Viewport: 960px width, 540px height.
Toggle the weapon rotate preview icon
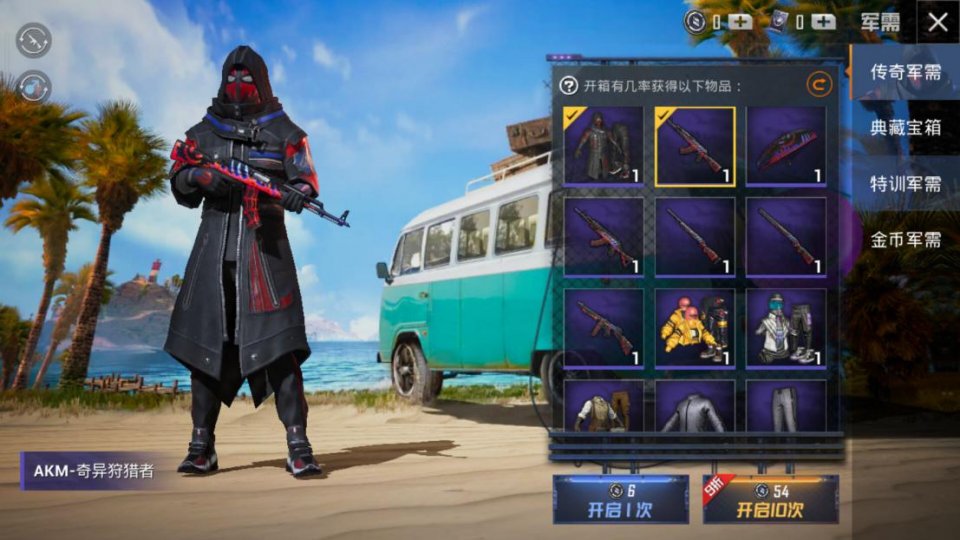(x=34, y=40)
